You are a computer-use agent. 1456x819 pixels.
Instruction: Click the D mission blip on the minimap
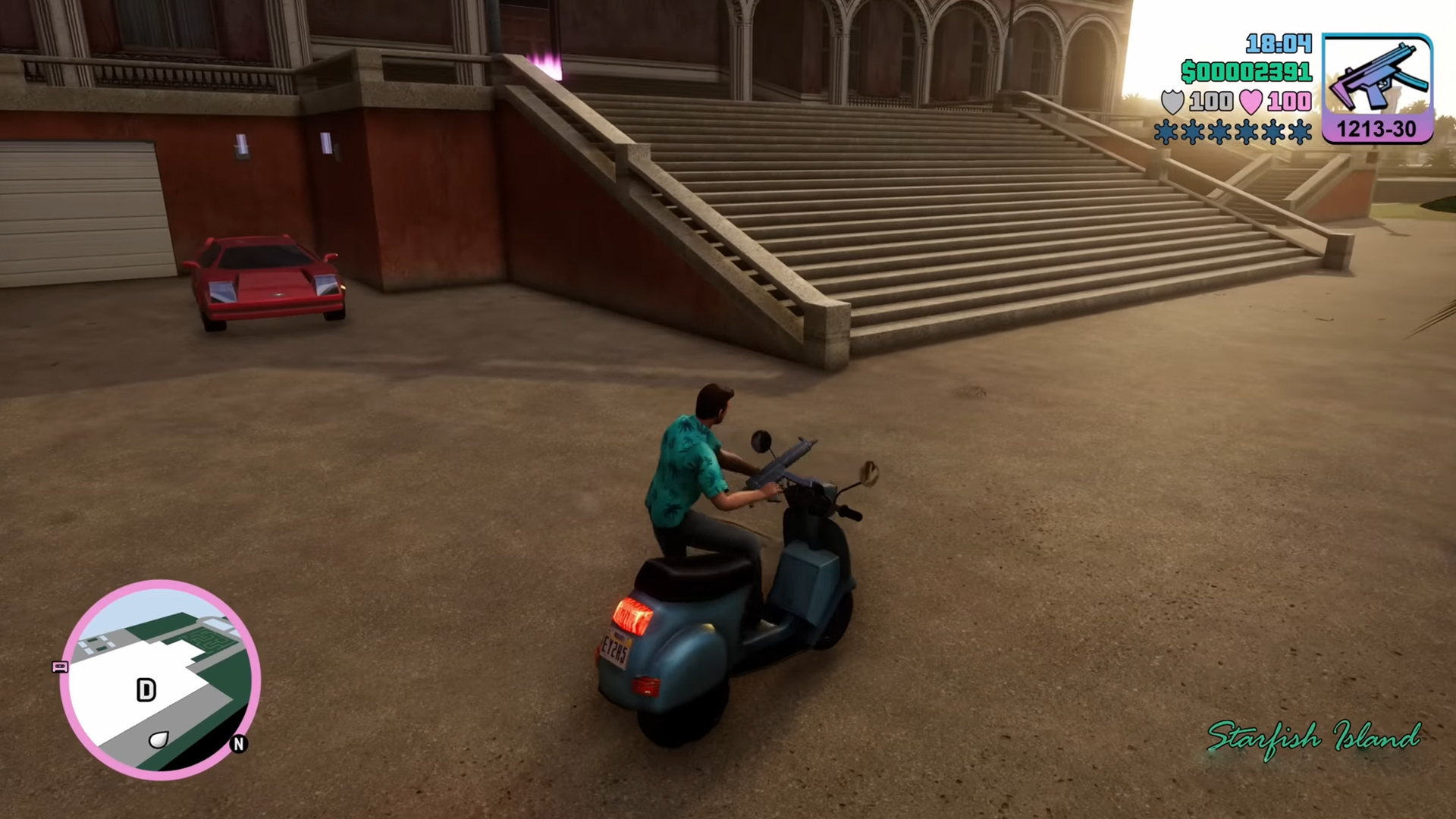pyautogui.click(x=146, y=690)
